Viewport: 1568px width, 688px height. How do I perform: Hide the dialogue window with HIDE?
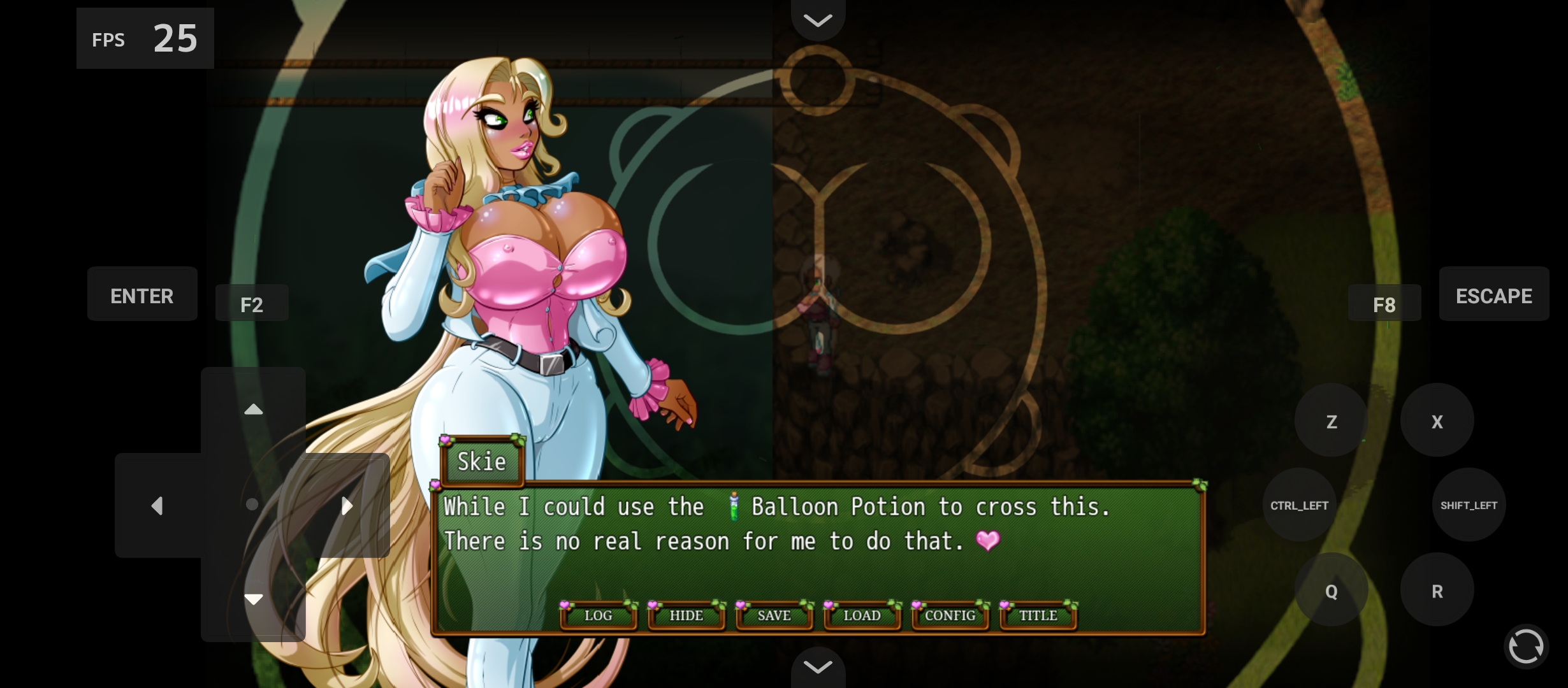tap(686, 615)
